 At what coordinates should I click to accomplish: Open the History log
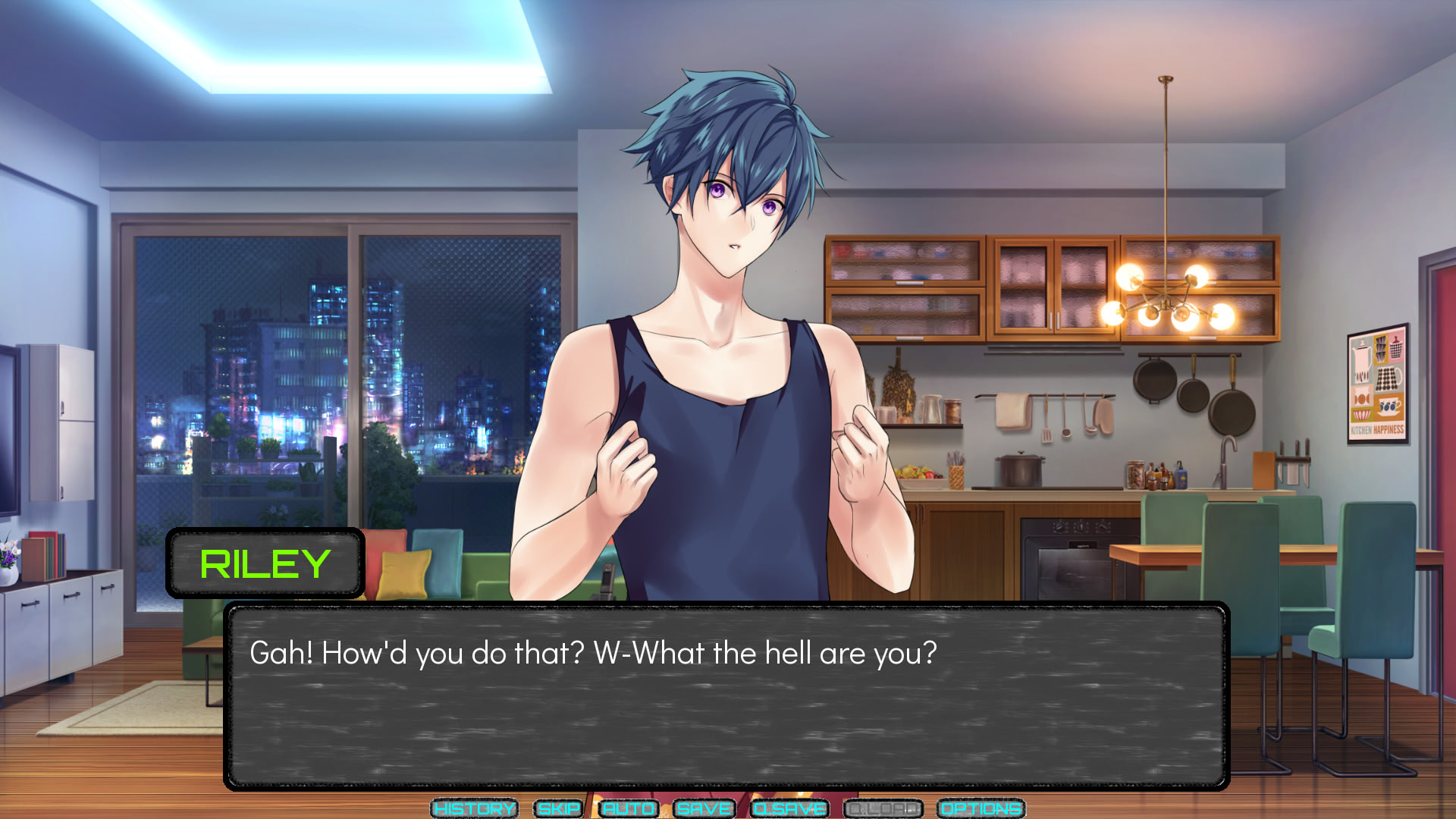tap(474, 808)
